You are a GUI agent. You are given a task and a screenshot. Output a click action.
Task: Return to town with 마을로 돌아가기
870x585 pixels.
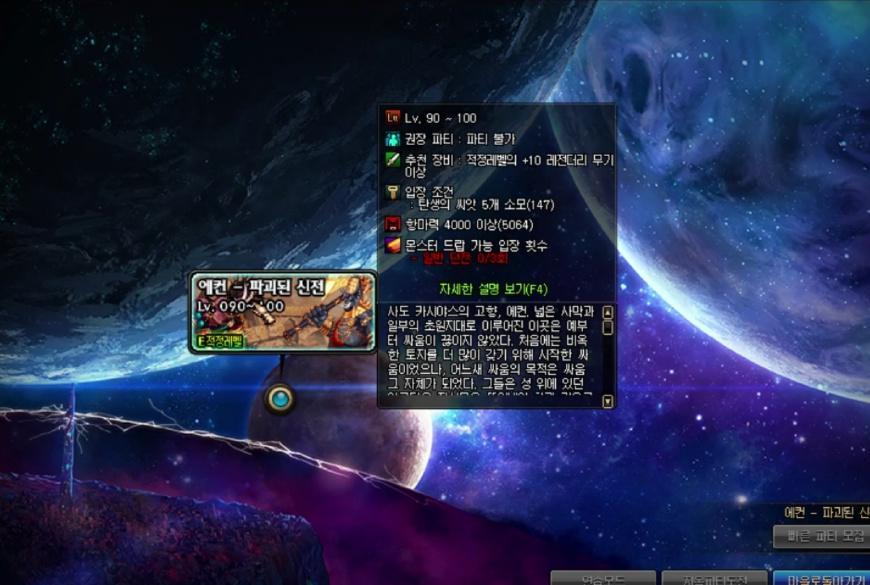(822, 578)
